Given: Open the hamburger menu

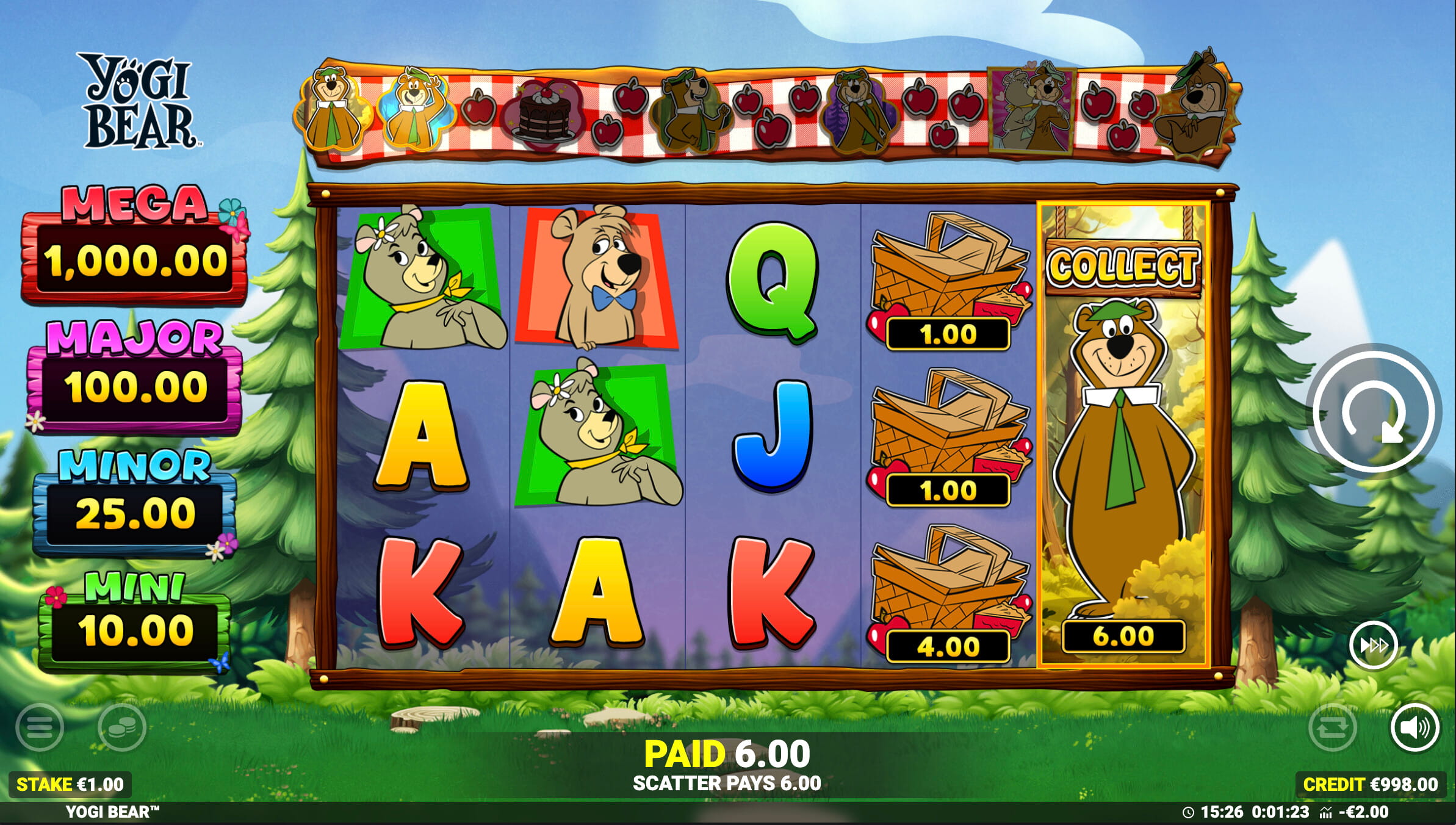Looking at the screenshot, I should click(x=40, y=727).
